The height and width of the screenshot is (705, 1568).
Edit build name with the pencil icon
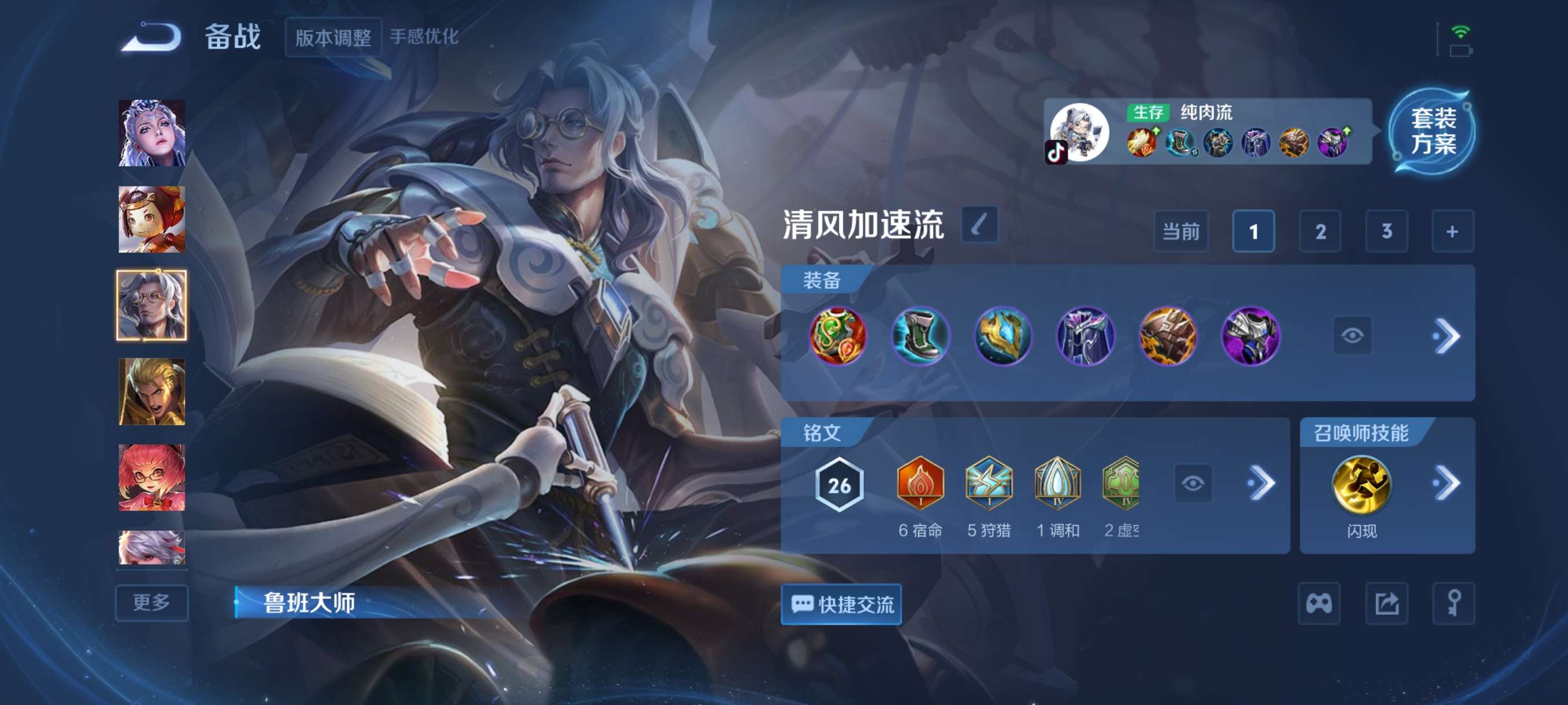click(981, 224)
